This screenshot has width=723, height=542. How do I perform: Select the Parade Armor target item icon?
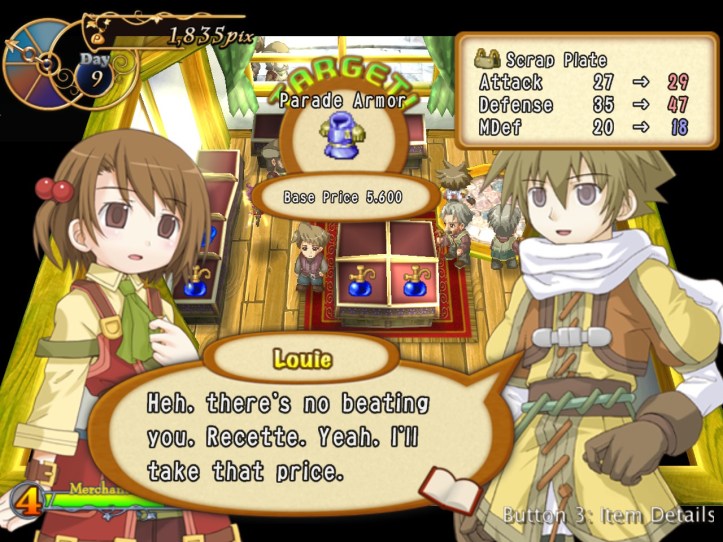tap(344, 140)
